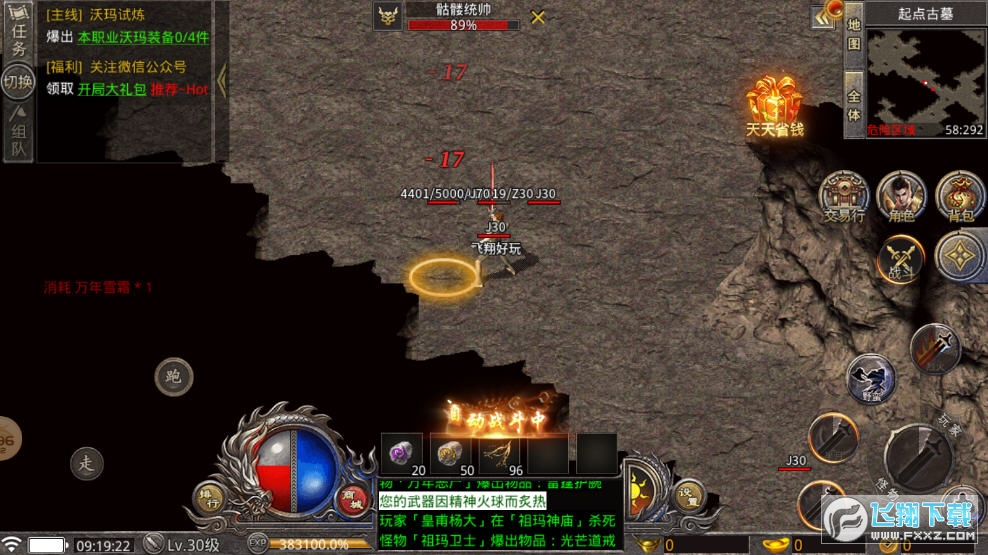Toggle the 战斗 combat mode button
Image resolution: width=988 pixels, height=555 pixels.
900,259
